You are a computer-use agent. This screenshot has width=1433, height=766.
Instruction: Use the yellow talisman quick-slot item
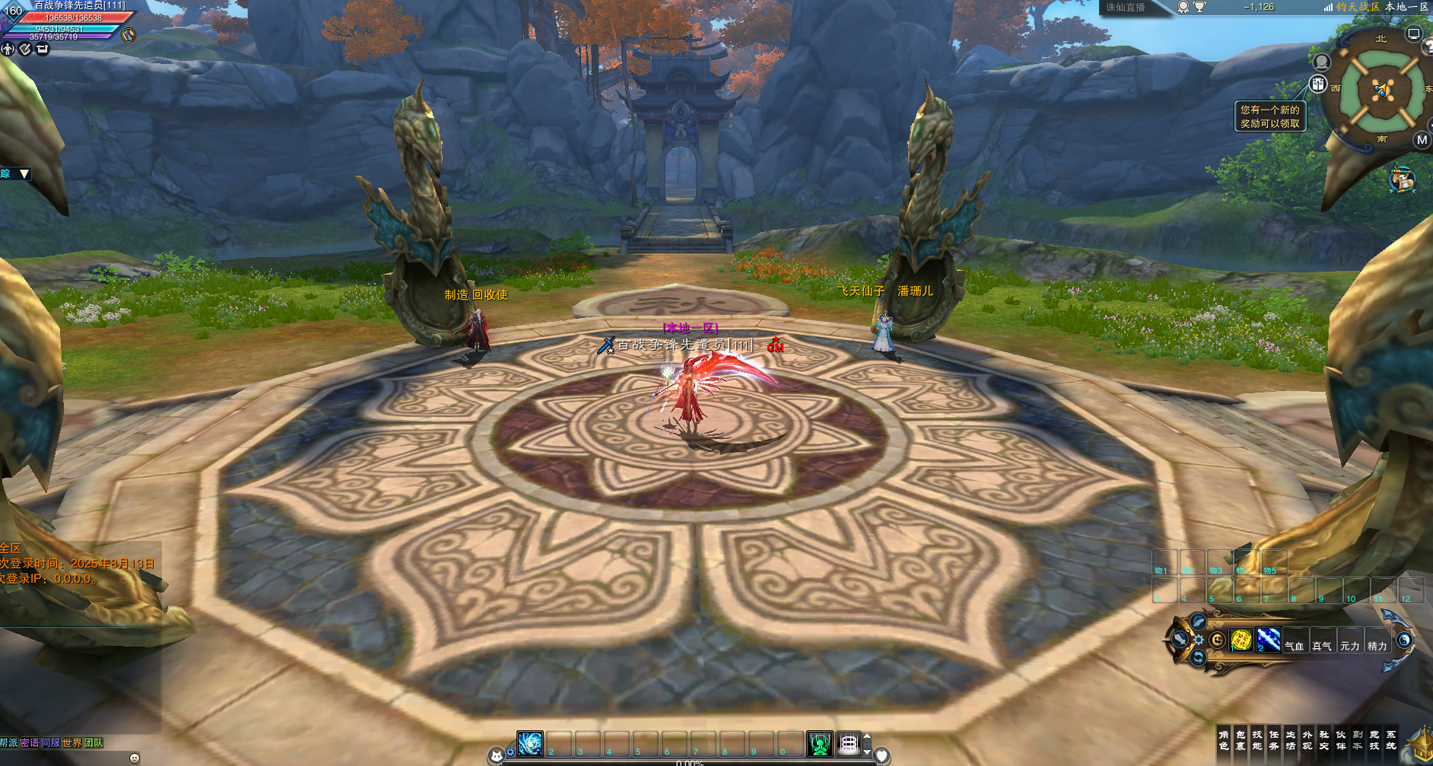tap(1241, 641)
